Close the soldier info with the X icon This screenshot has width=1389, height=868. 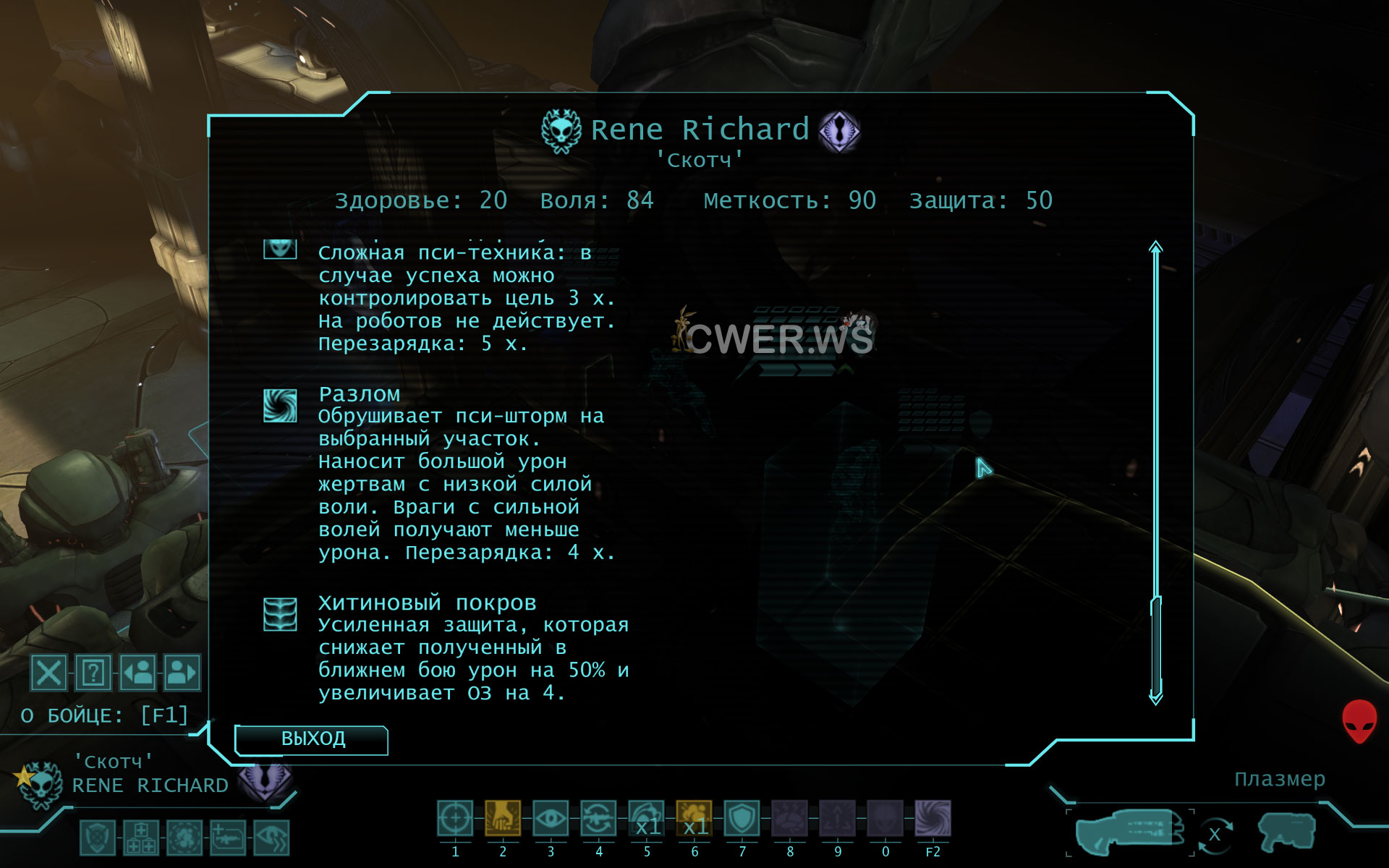click(x=48, y=673)
